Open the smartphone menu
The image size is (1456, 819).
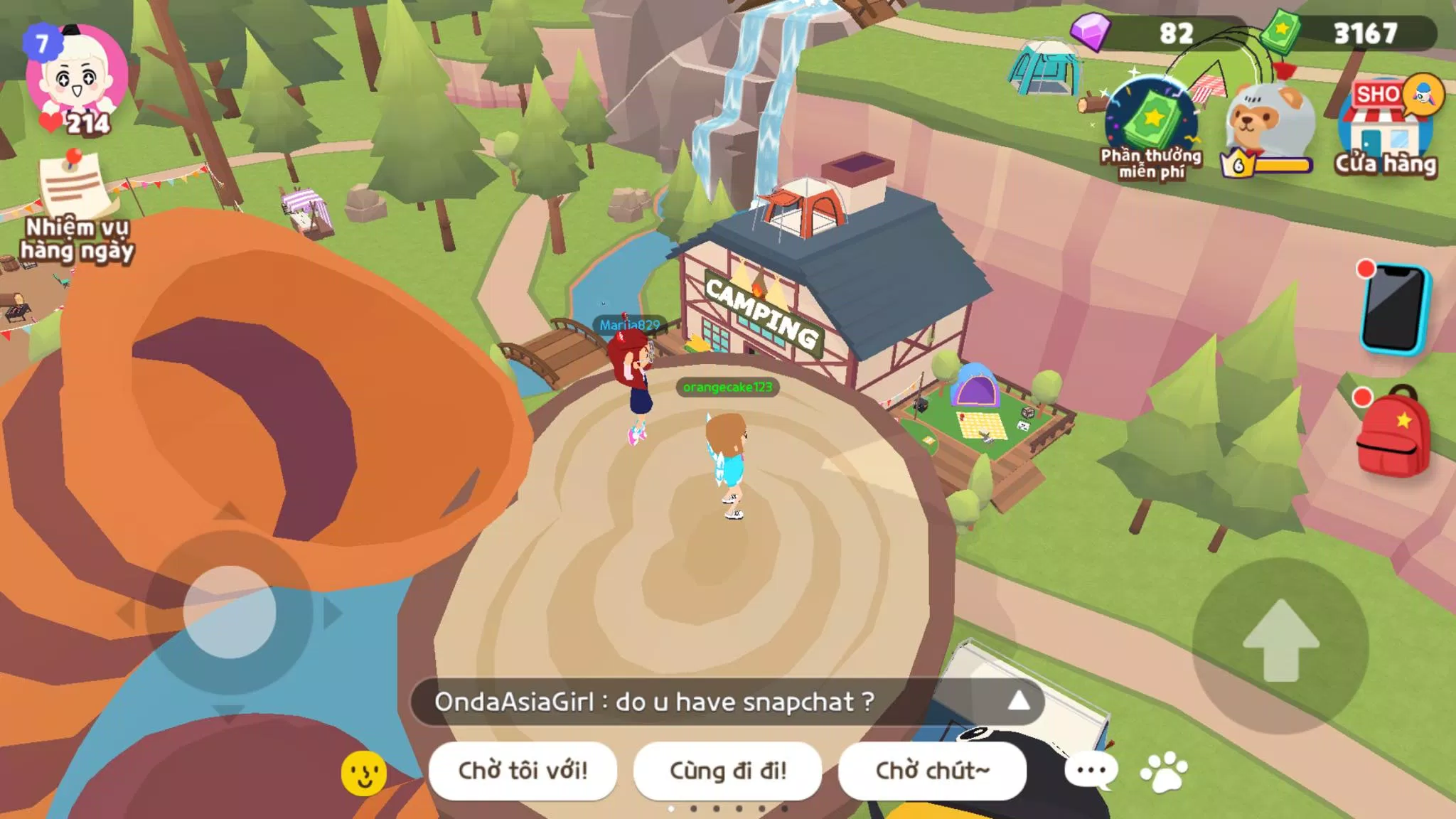click(1393, 309)
